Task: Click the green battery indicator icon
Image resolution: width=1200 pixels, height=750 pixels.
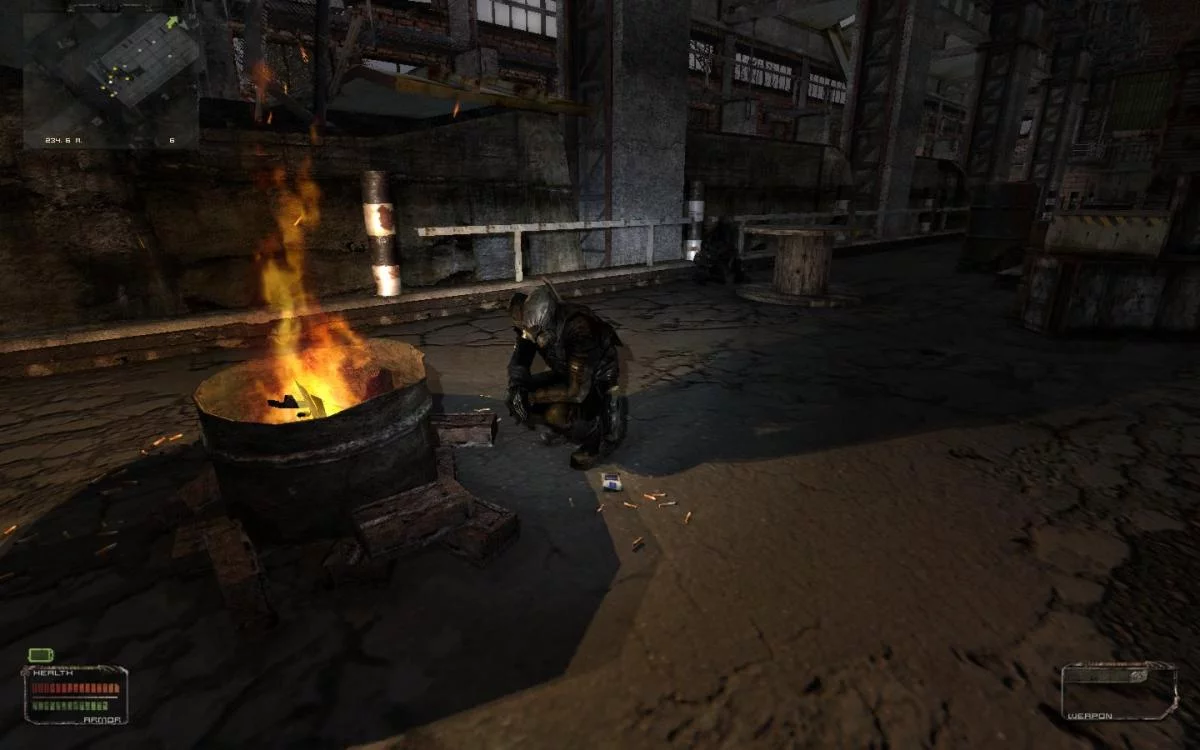Action: click(x=40, y=655)
